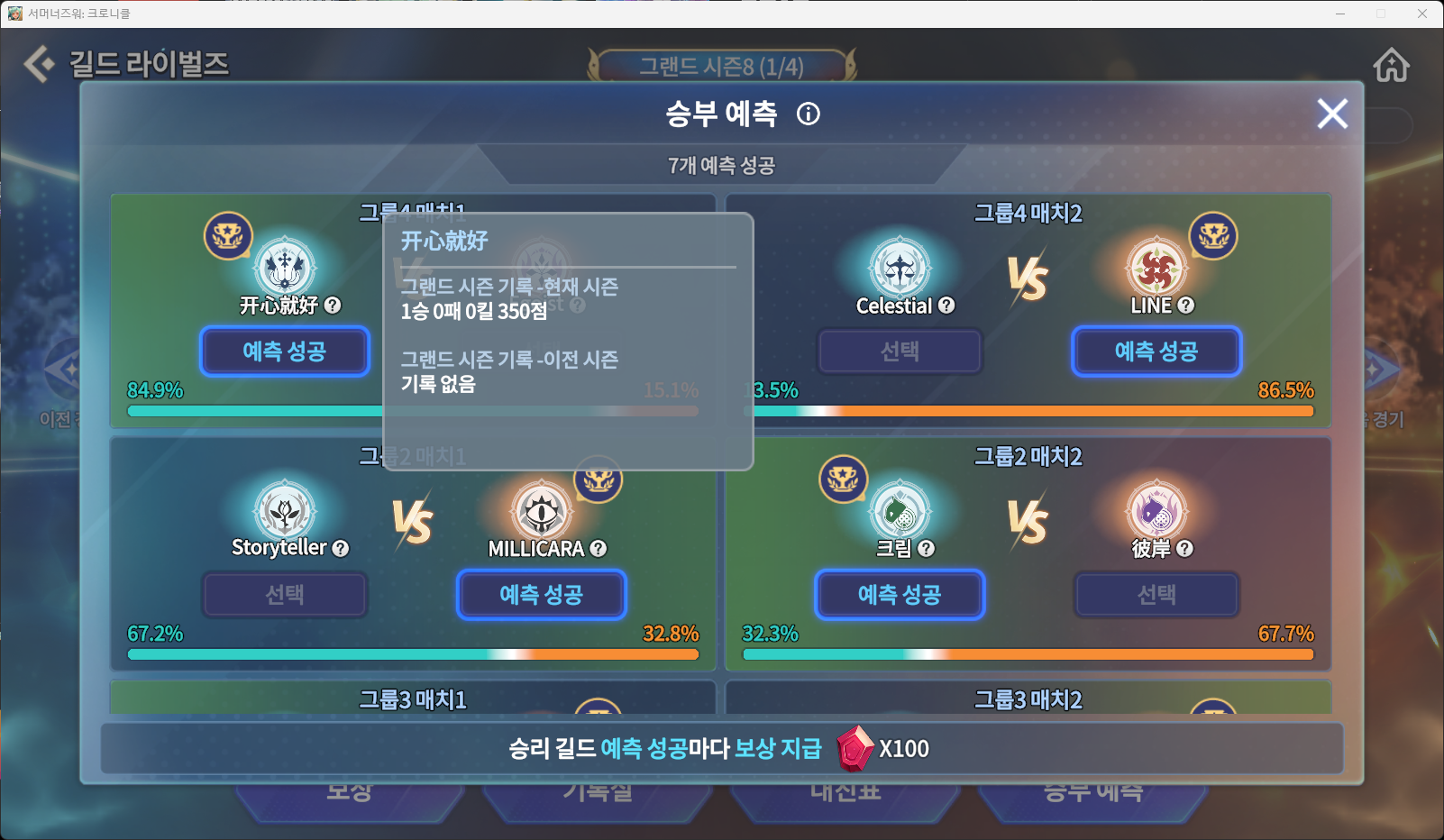Screen dimensions: 1444x840
Task: Open 彼岸 guild info question mark
Action: point(1184,548)
